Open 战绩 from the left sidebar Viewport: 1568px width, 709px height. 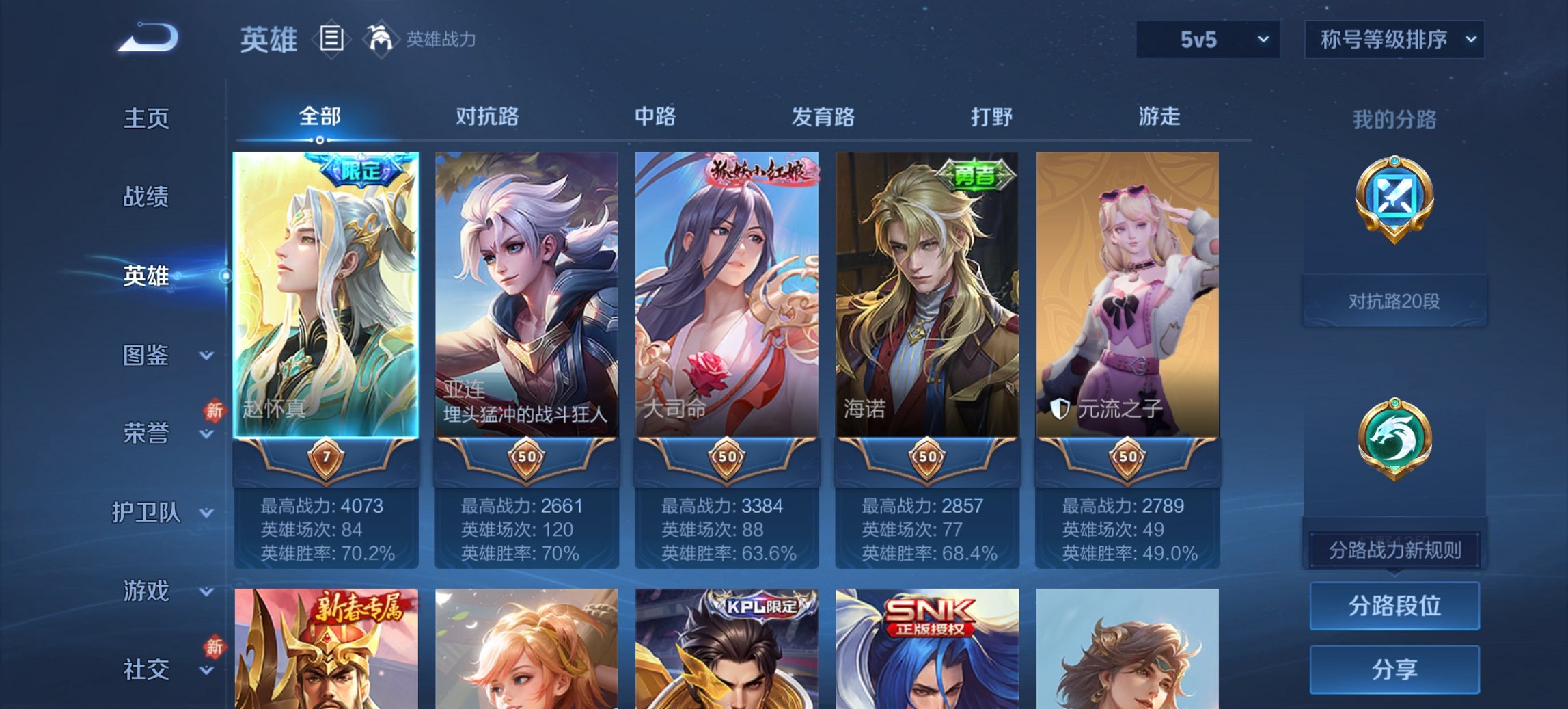click(x=146, y=198)
